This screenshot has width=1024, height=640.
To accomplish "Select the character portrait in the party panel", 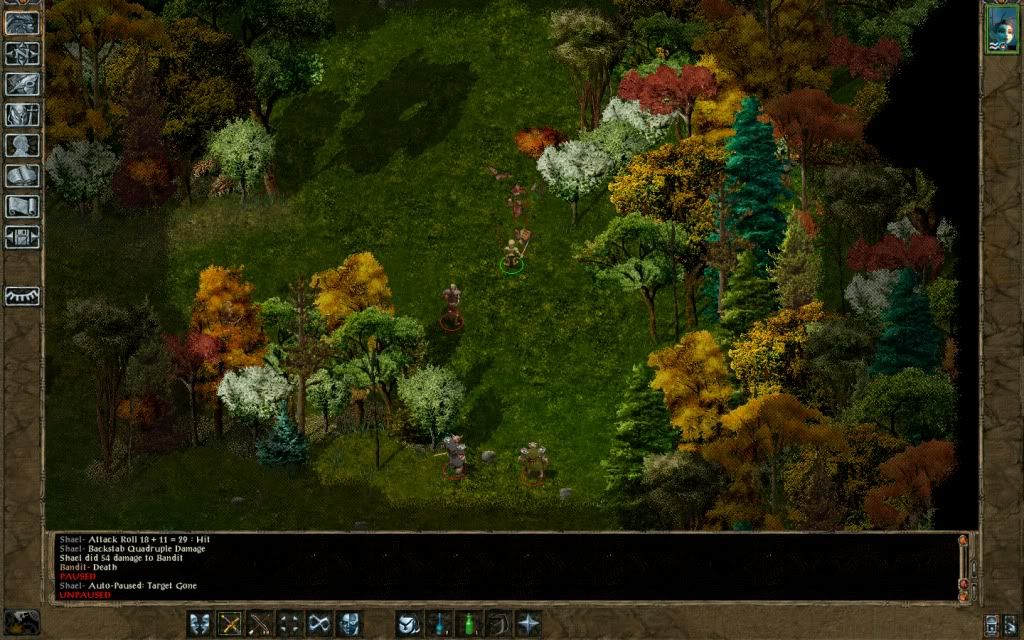I will click(1000, 29).
